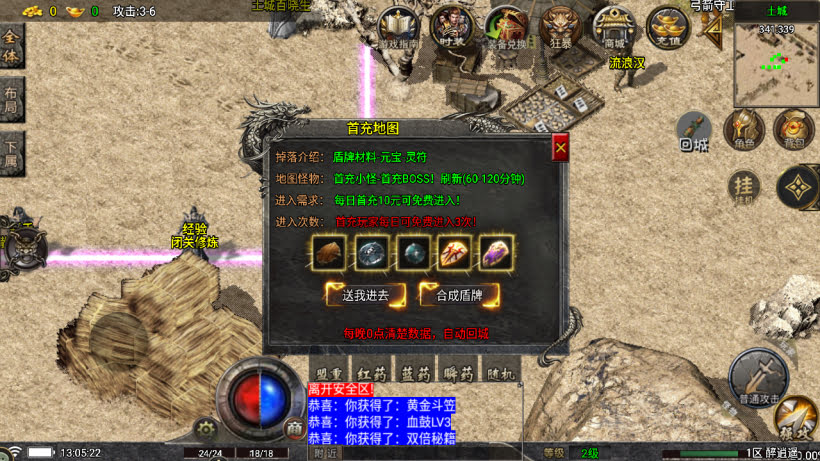This screenshot has width=820, height=461.
Task: Click the 送我进去 button
Action: (364, 294)
